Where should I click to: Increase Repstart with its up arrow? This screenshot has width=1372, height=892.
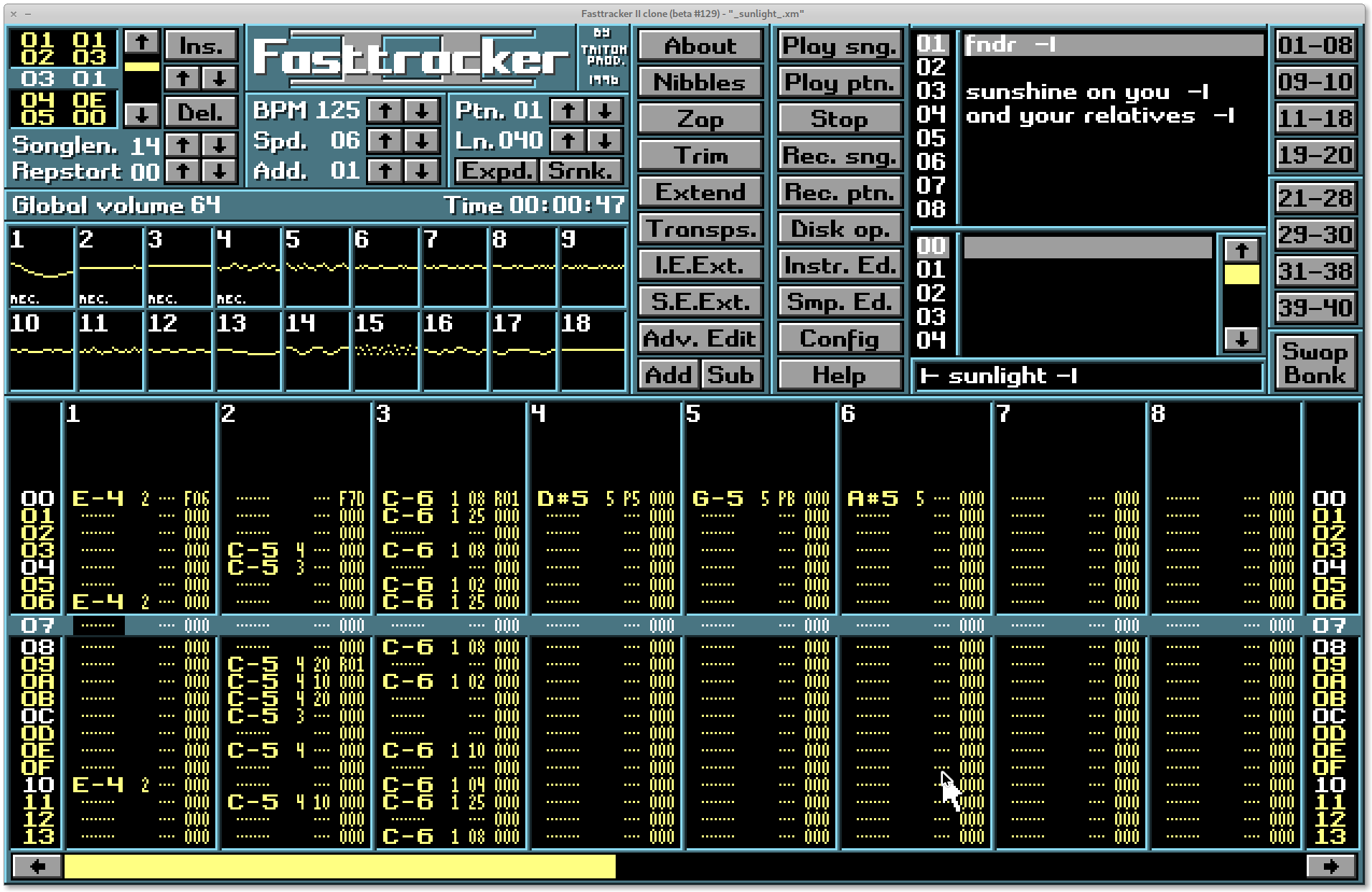(182, 171)
